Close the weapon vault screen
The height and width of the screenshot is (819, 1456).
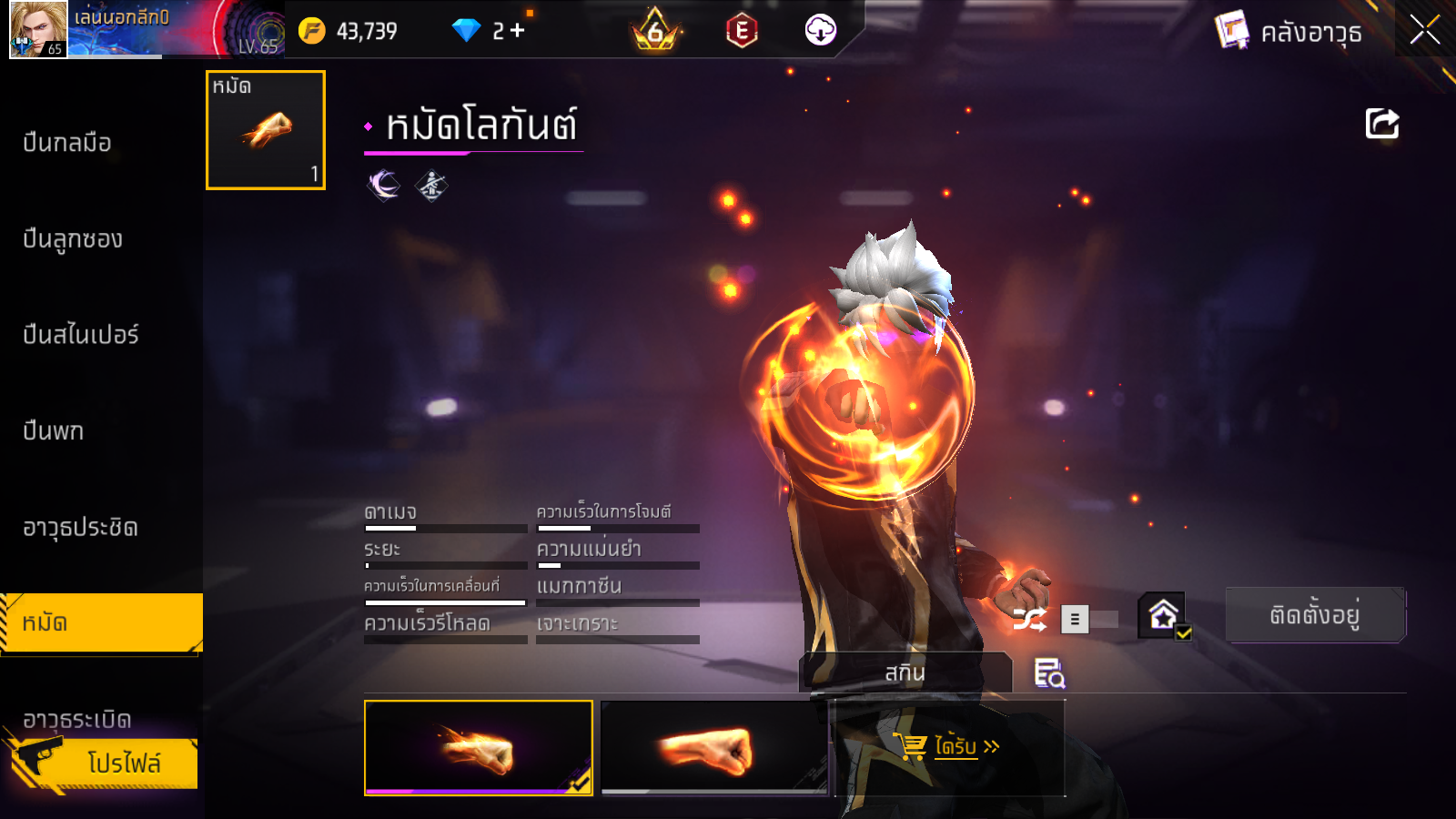coord(1424,30)
